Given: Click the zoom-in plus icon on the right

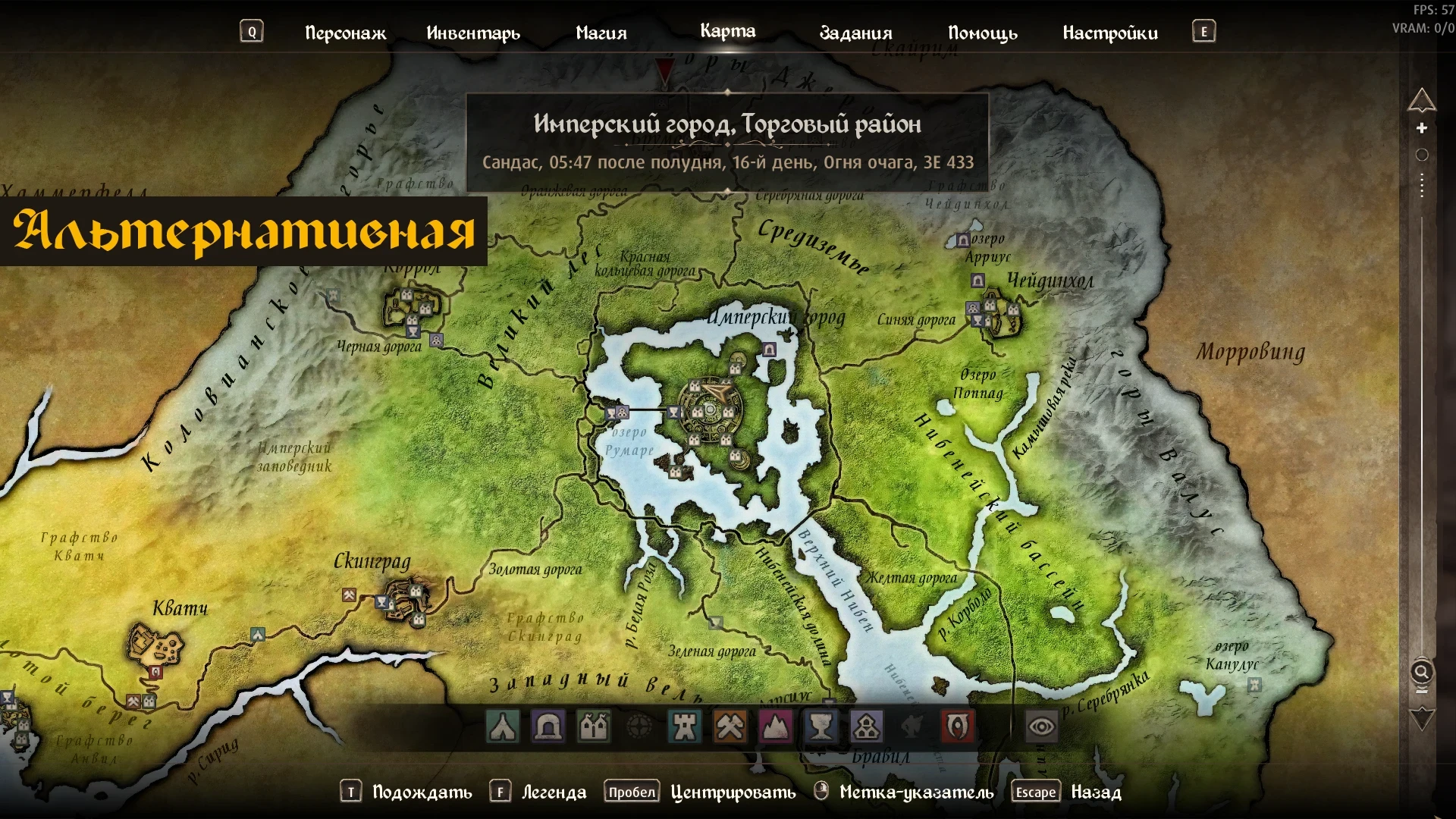Looking at the screenshot, I should click(1422, 126).
